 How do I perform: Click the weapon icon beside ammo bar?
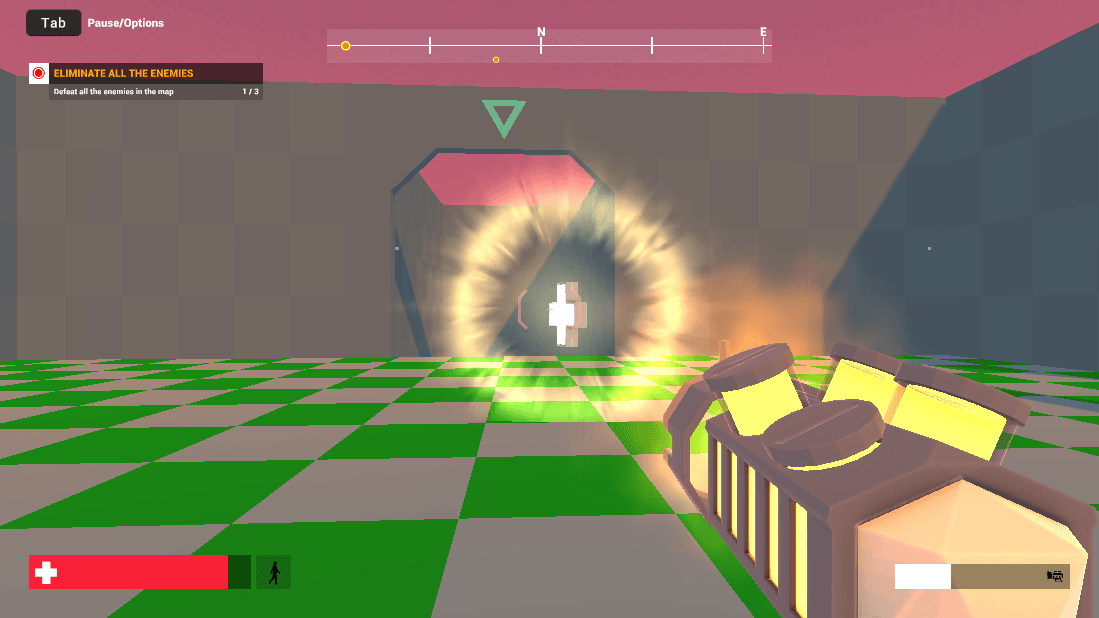pos(1054,576)
